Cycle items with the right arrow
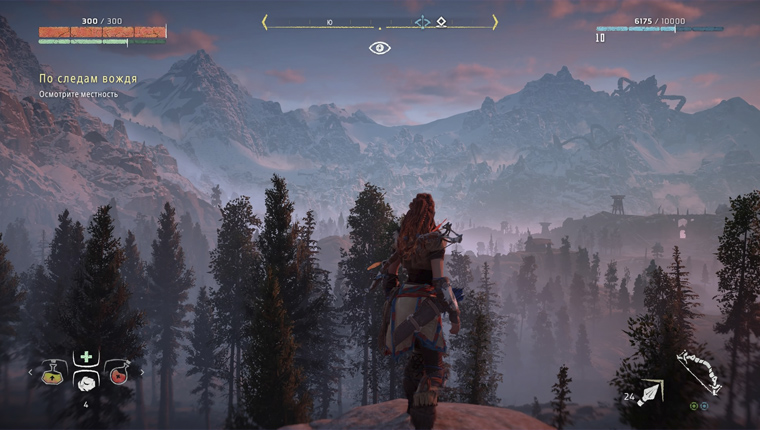Screen dimensions: 760x430 pyautogui.click(x=142, y=373)
